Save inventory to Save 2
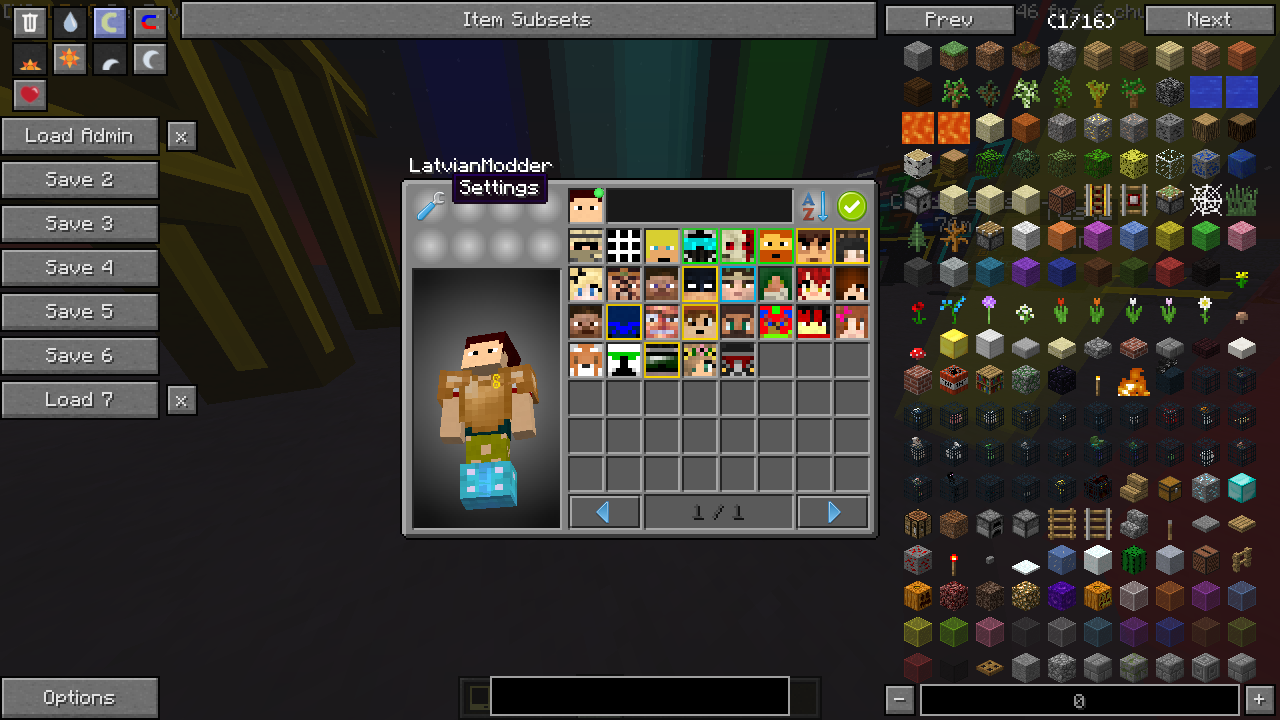Screen dimensions: 1280x720 tap(80, 180)
